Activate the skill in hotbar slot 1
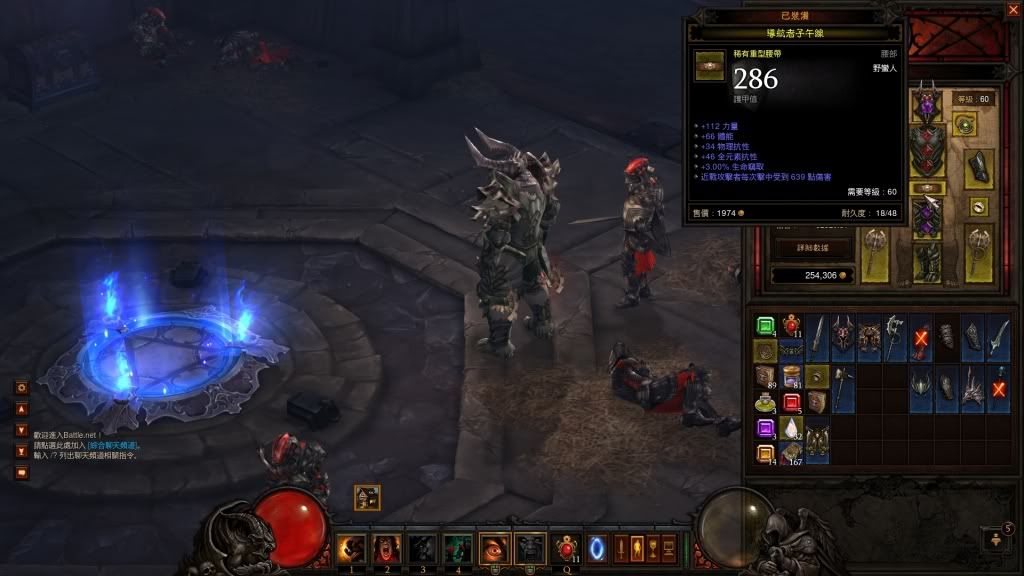This screenshot has width=1024, height=576. (351, 547)
